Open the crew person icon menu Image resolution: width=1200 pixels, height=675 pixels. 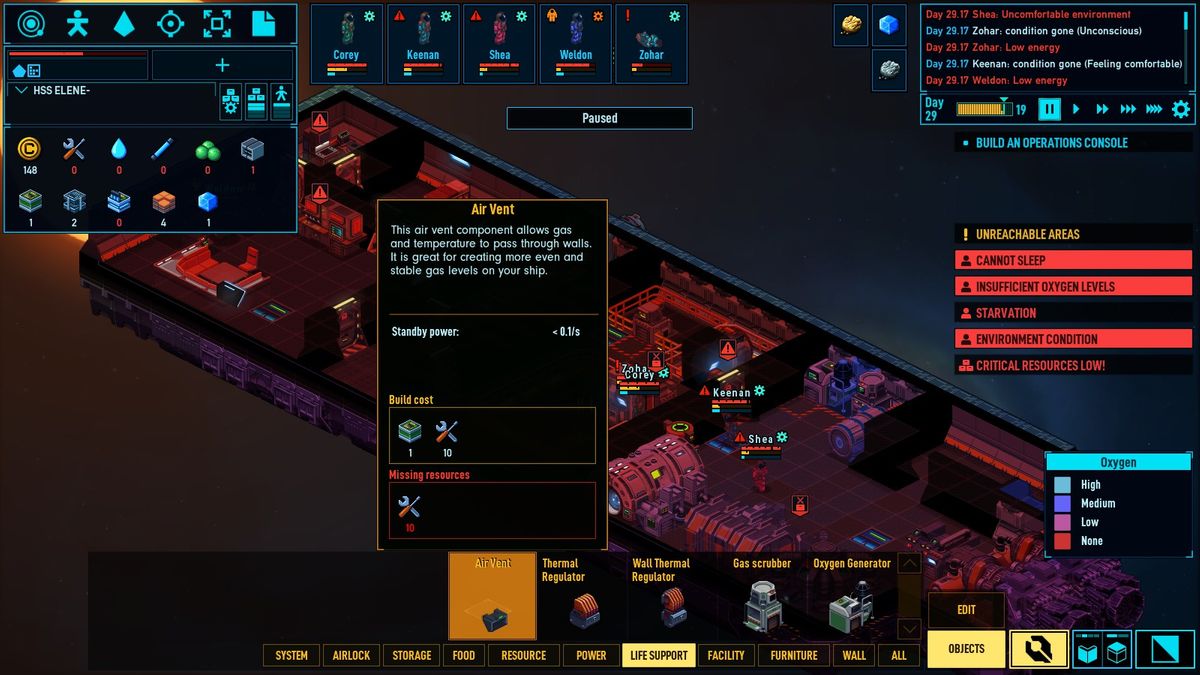coord(77,24)
